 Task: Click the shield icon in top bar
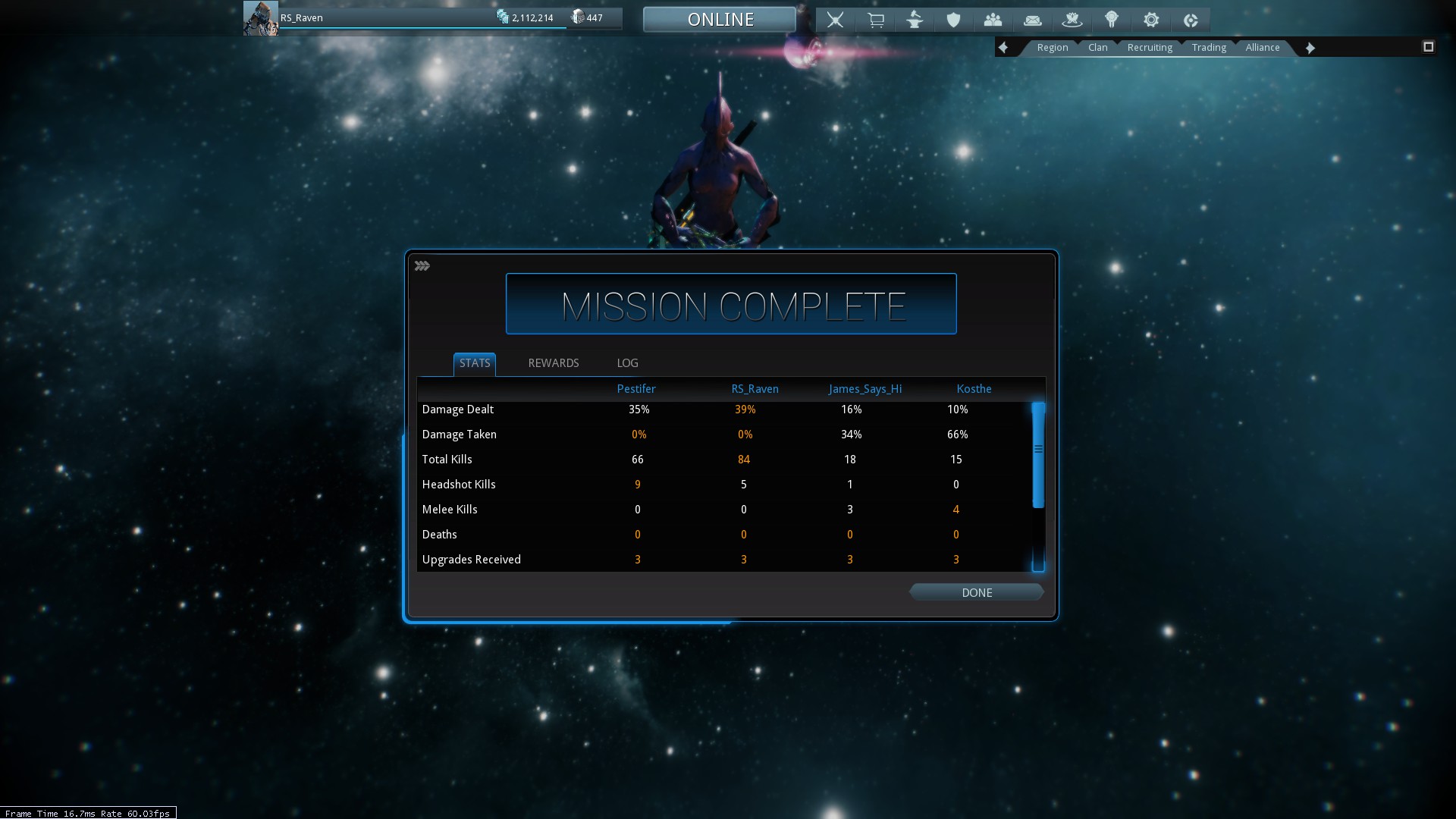(x=953, y=20)
